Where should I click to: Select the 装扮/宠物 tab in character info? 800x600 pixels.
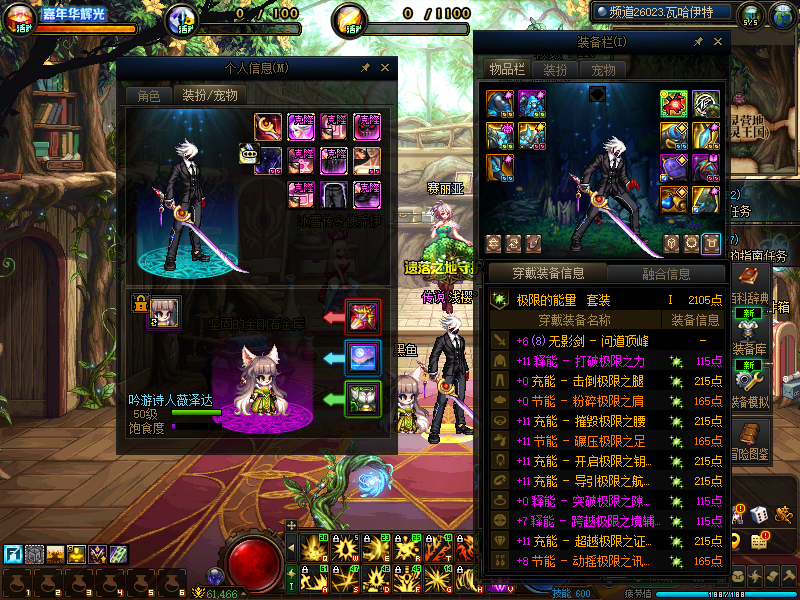point(208,96)
